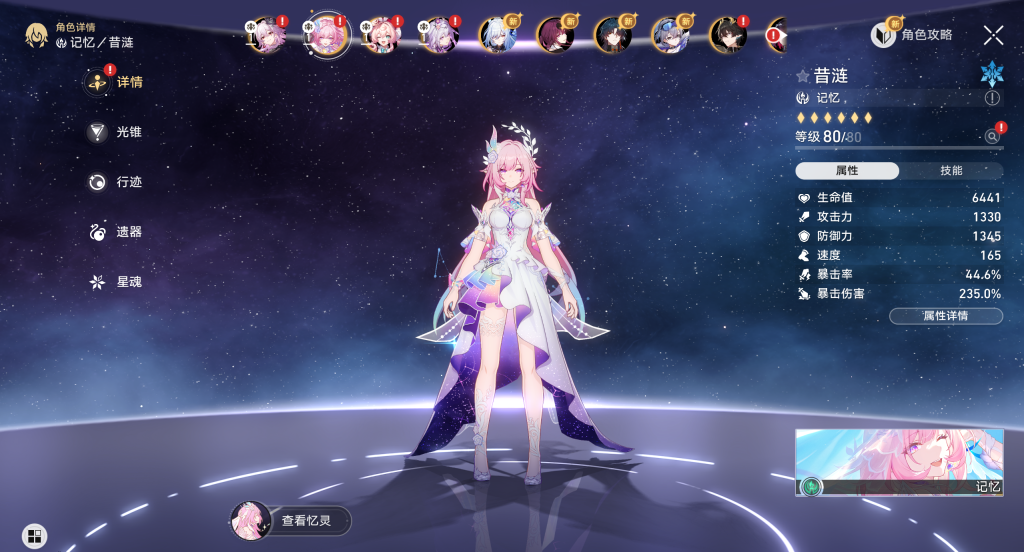Switch to the 技能 skills tab
The width and height of the screenshot is (1024, 552).
[x=951, y=171]
